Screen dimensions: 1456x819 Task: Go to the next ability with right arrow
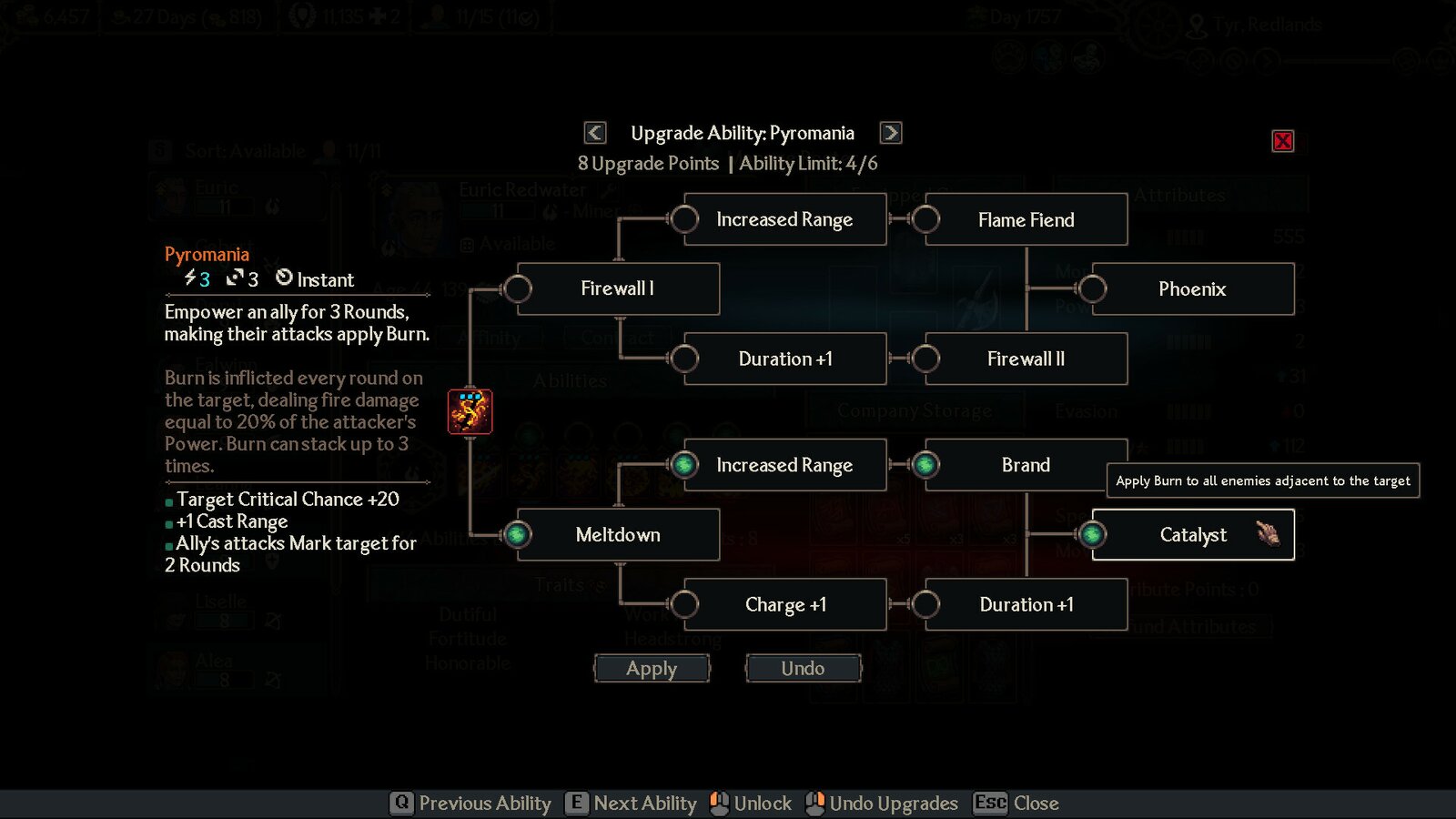pos(891,133)
